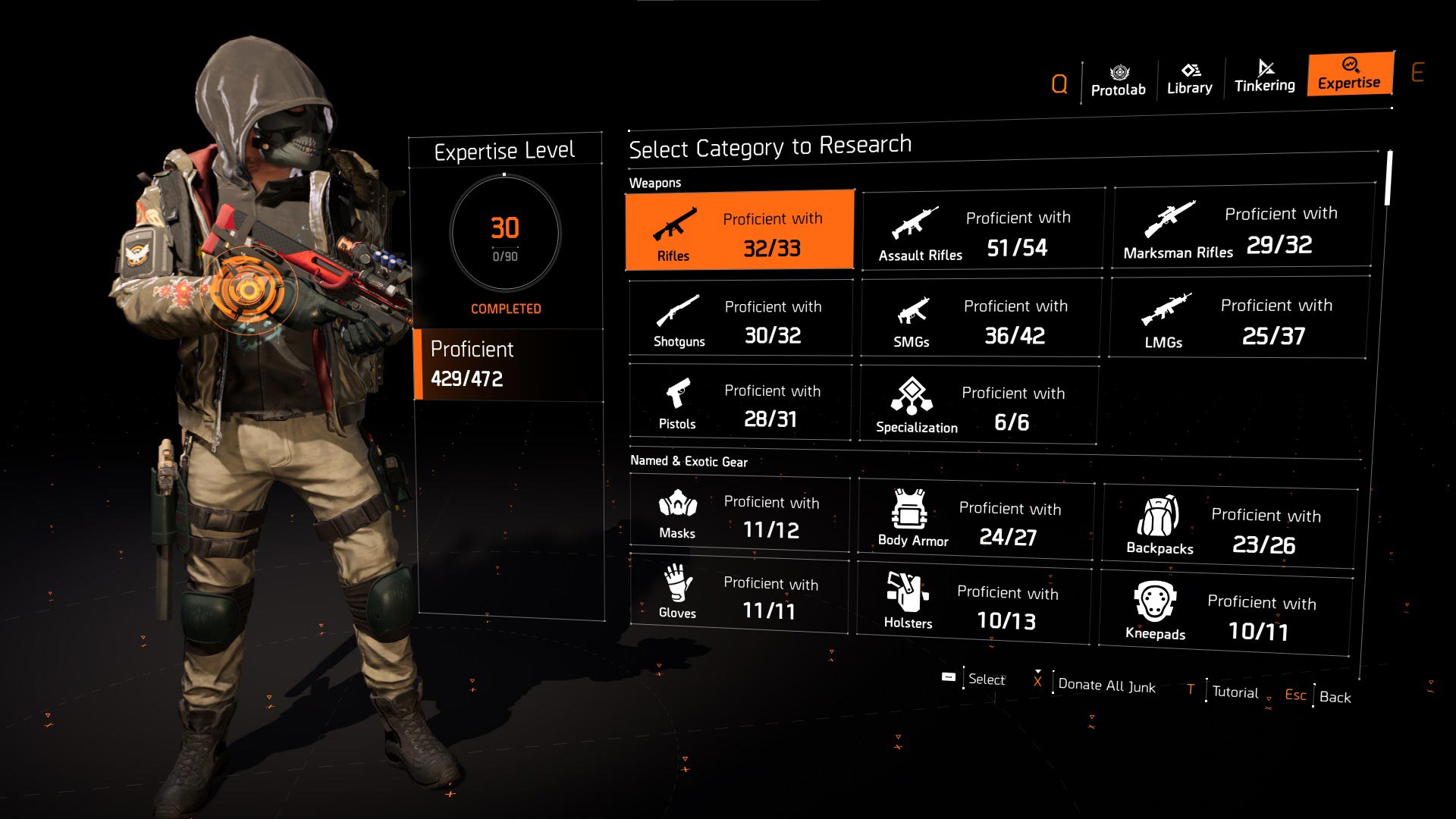
Task: Click the Donate All Junk button
Action: click(x=1106, y=686)
